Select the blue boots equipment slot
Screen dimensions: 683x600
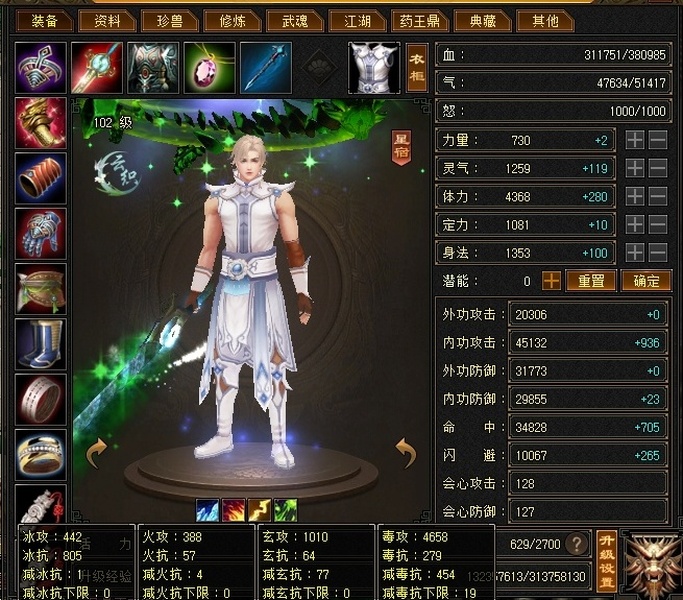tap(41, 343)
